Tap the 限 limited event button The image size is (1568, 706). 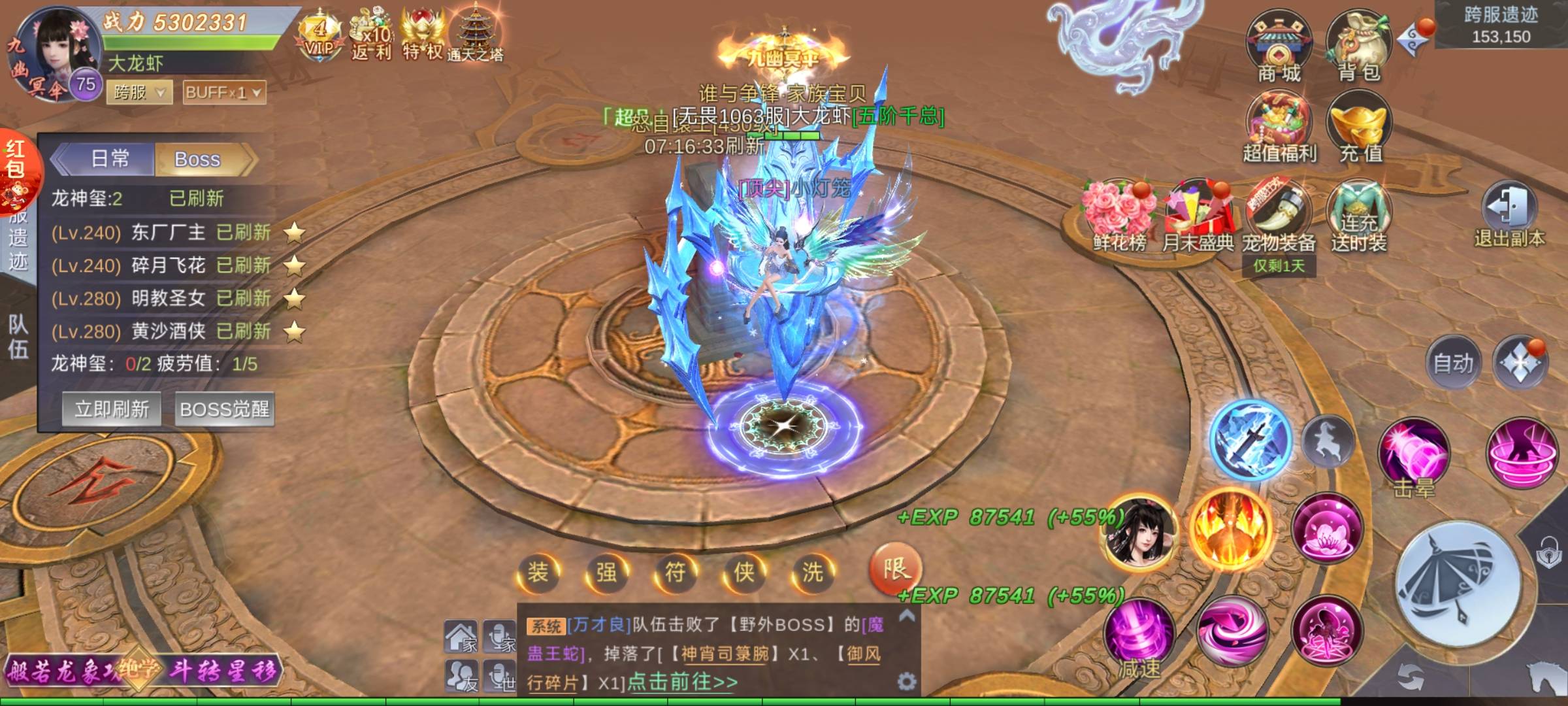pos(895,569)
